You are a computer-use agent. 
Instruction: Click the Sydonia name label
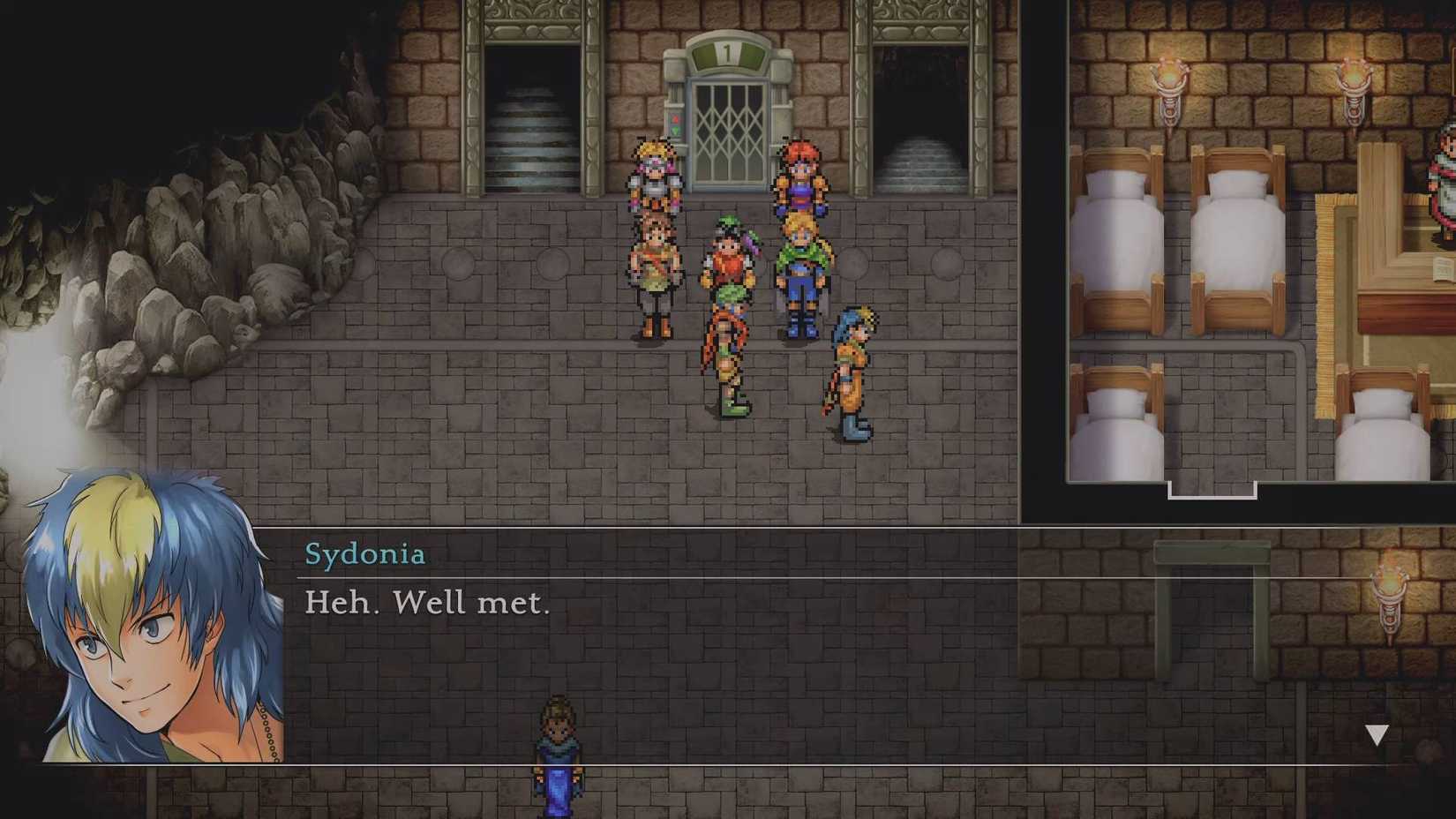pyautogui.click(x=365, y=553)
